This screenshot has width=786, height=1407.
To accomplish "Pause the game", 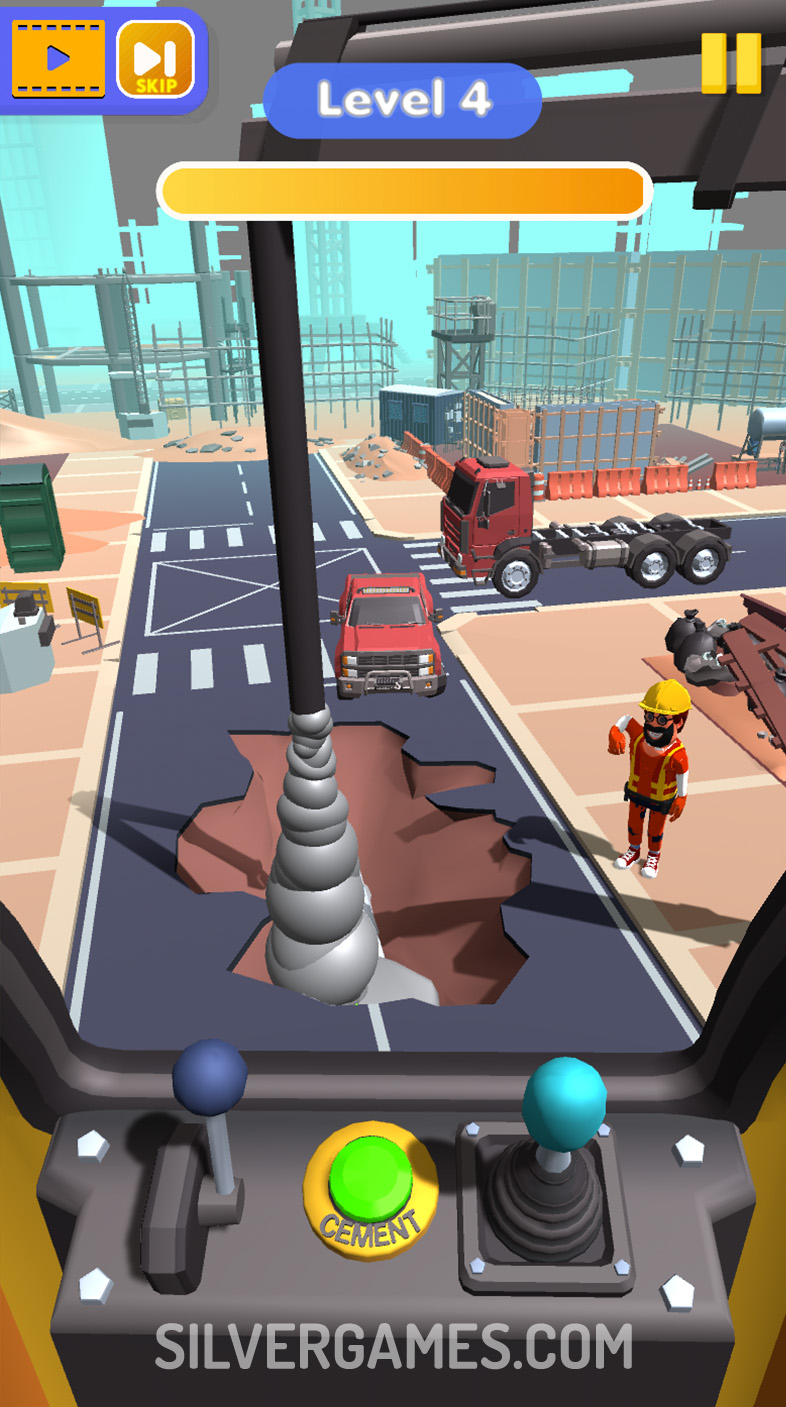I will point(731,63).
